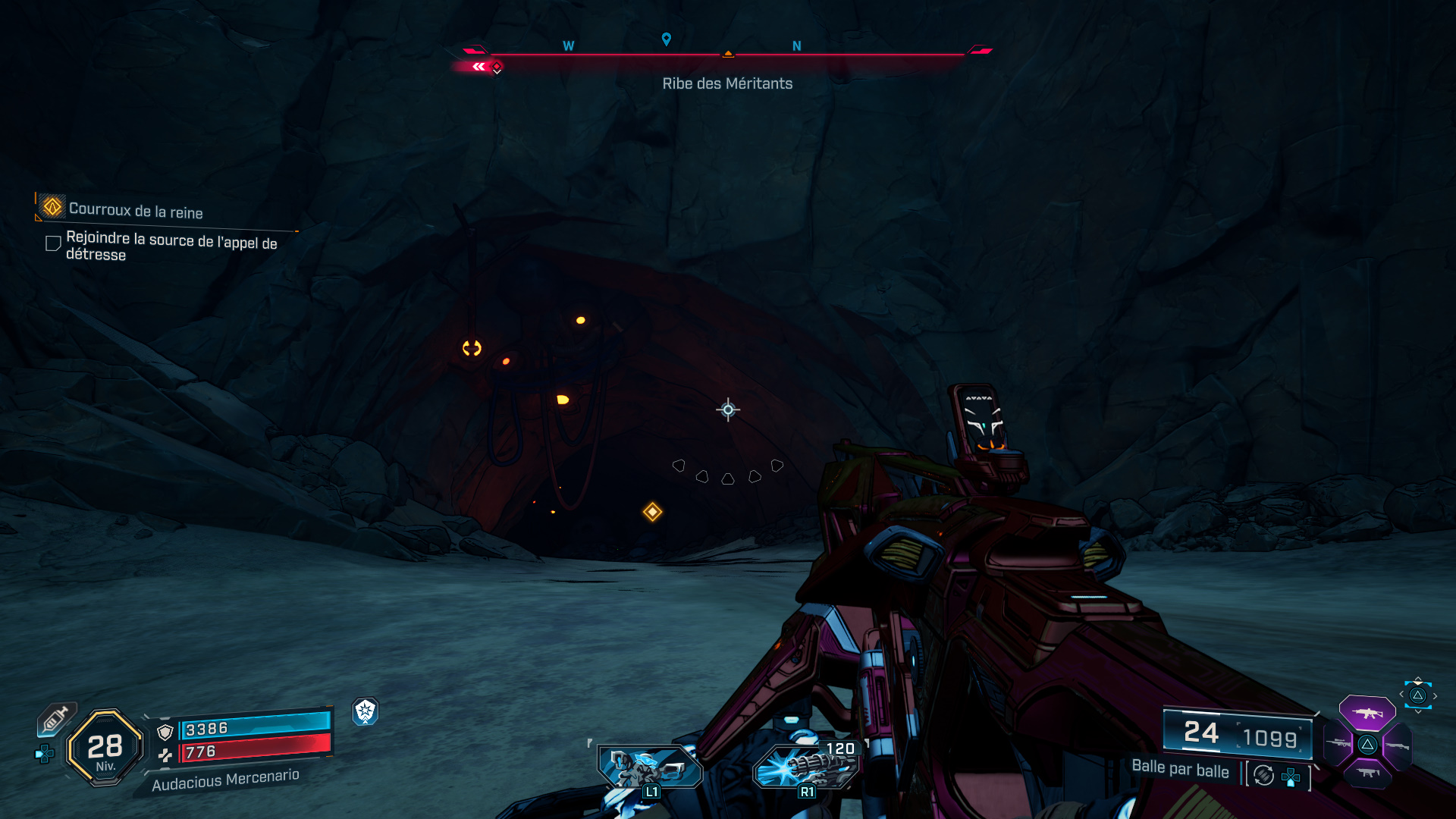The image size is (1456, 819).
Task: Use the syringe repkit icon
Action: coord(56,718)
